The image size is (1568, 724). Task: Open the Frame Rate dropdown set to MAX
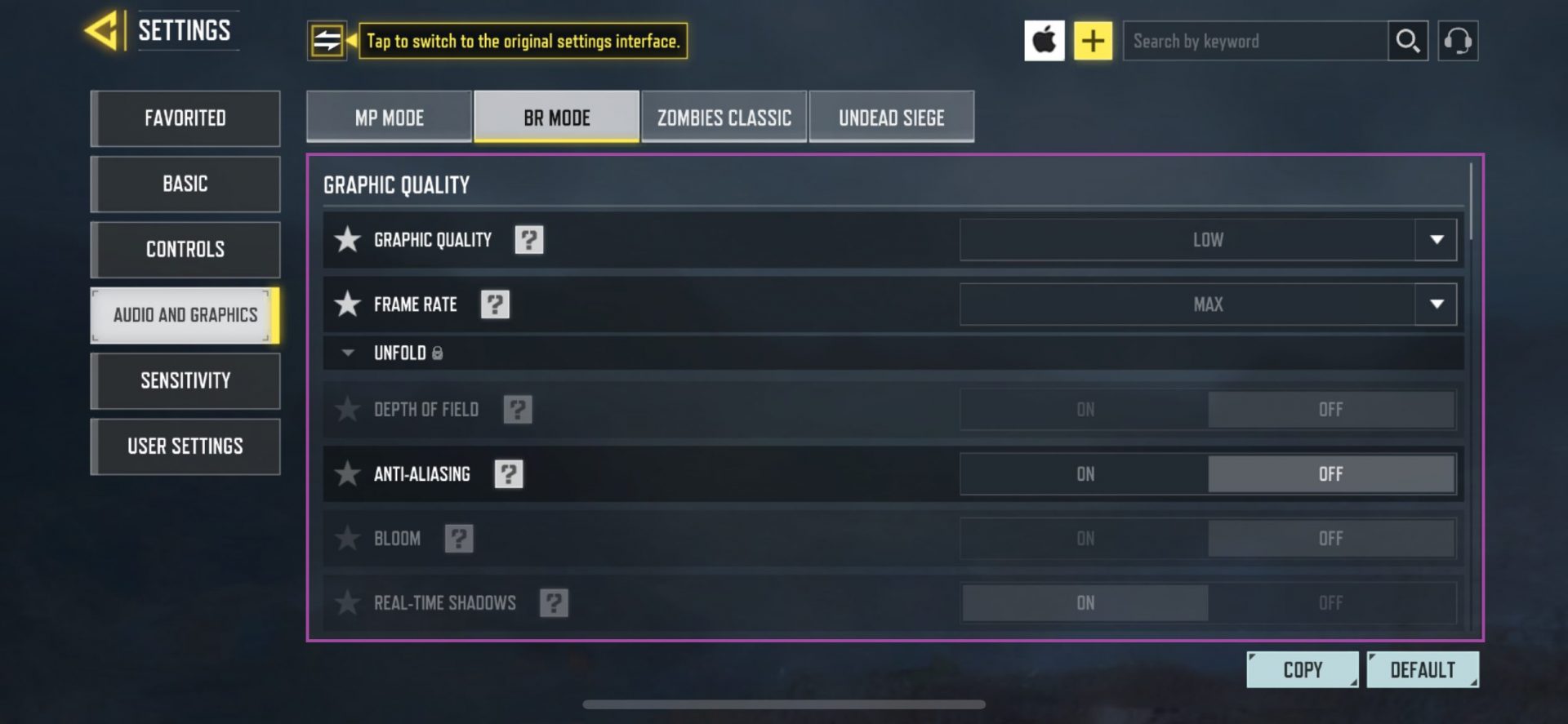click(x=1209, y=304)
